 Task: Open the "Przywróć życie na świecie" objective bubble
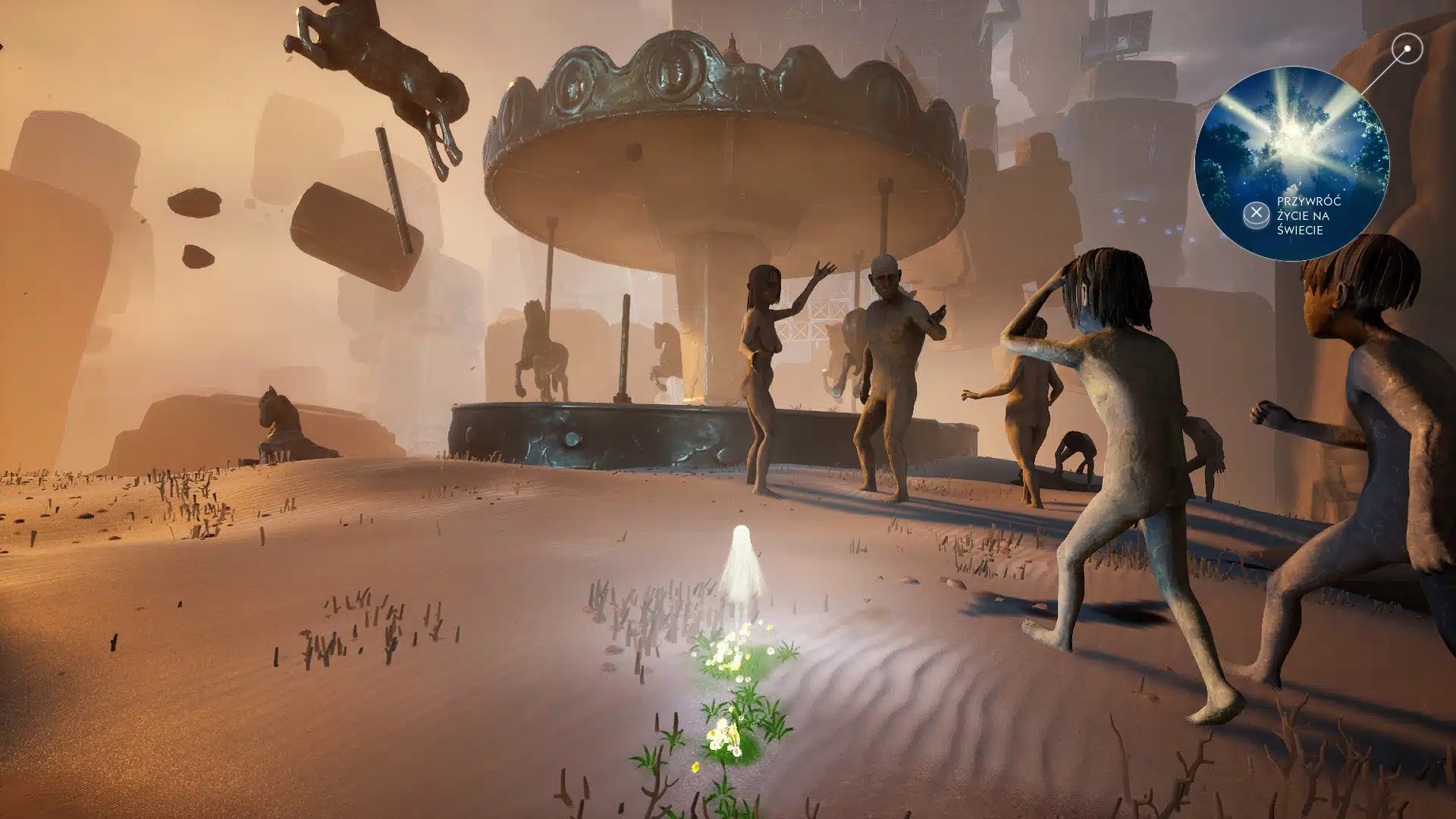1291,164
